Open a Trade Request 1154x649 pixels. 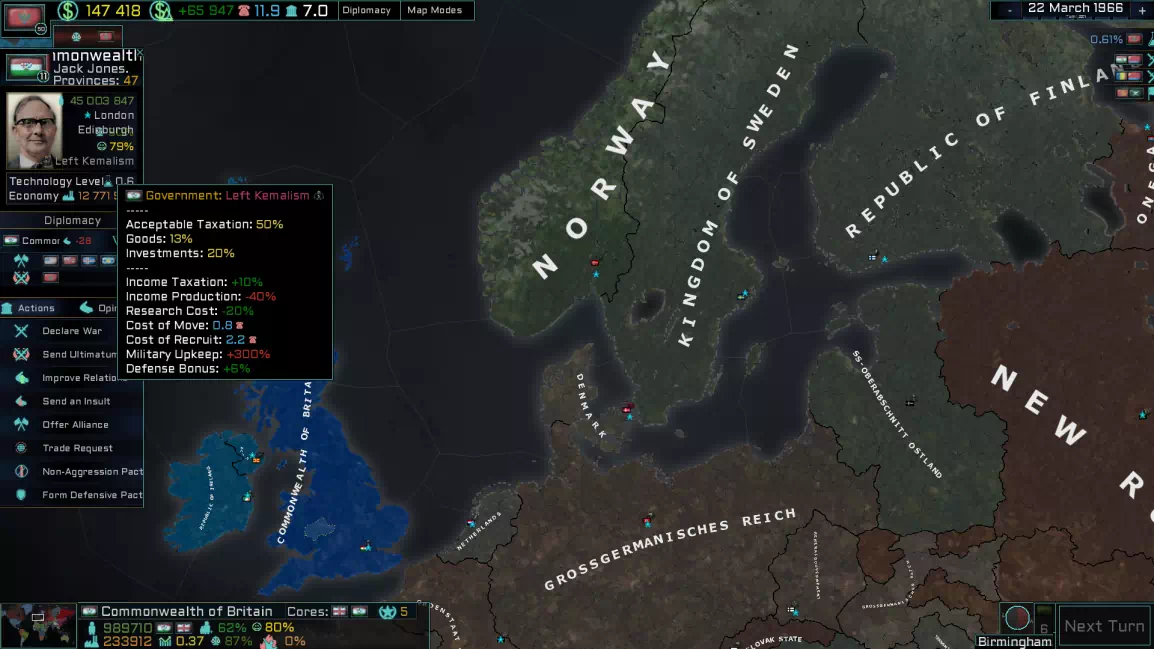coord(77,448)
